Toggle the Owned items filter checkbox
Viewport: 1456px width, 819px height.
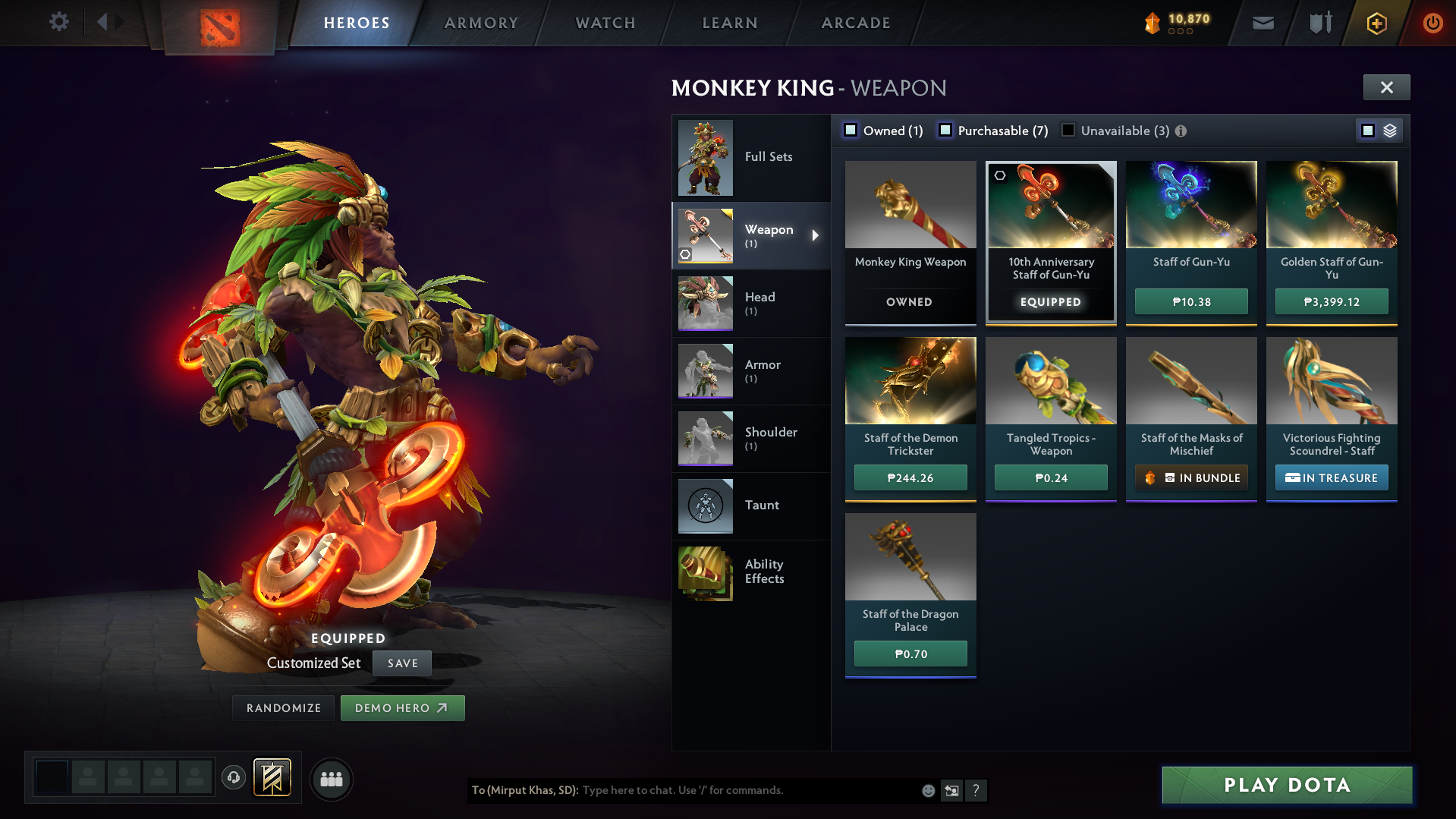851,131
